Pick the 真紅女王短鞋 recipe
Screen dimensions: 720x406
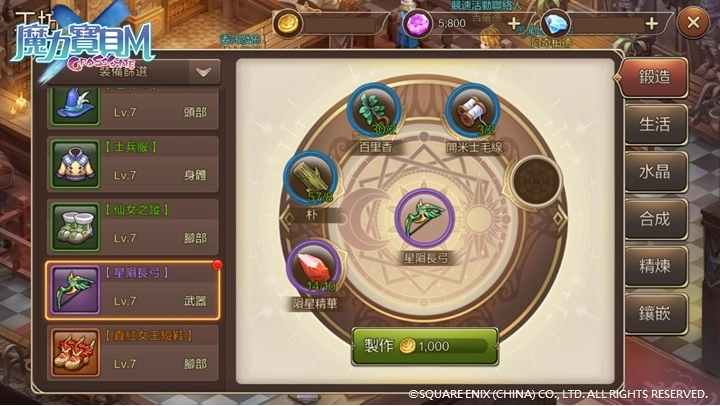click(x=132, y=349)
